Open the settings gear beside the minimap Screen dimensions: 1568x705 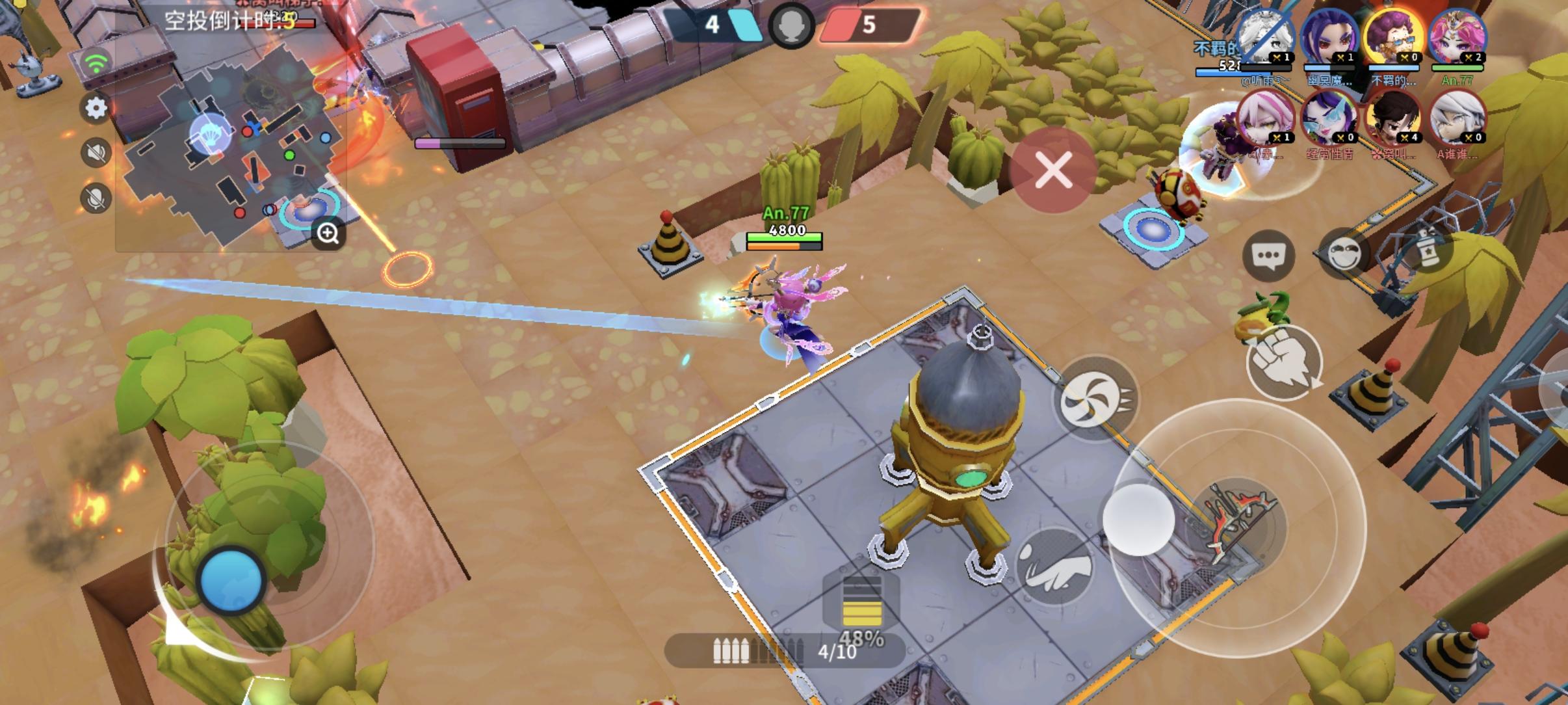pyautogui.click(x=96, y=109)
